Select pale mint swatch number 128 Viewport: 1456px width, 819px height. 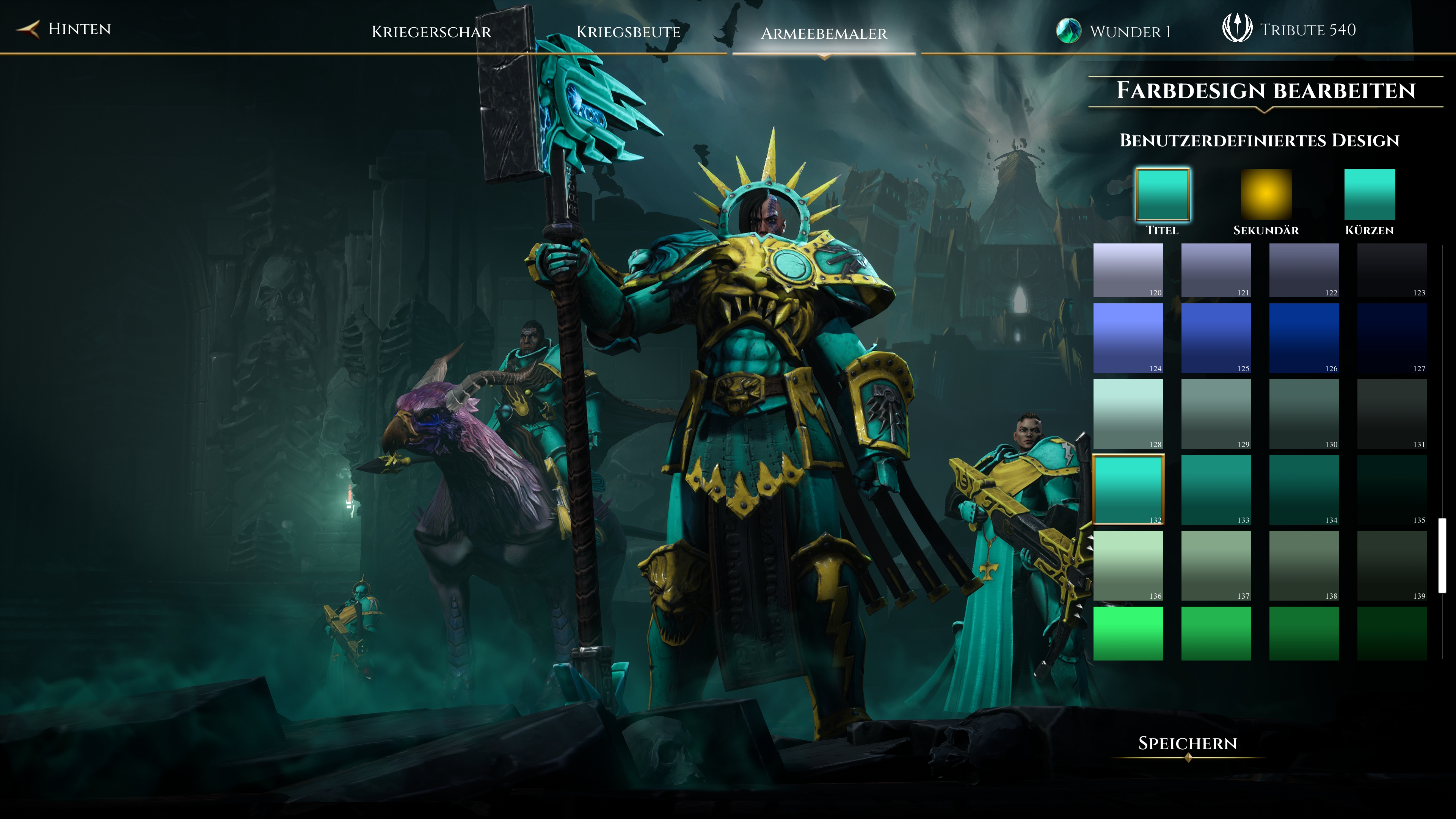tap(1128, 414)
